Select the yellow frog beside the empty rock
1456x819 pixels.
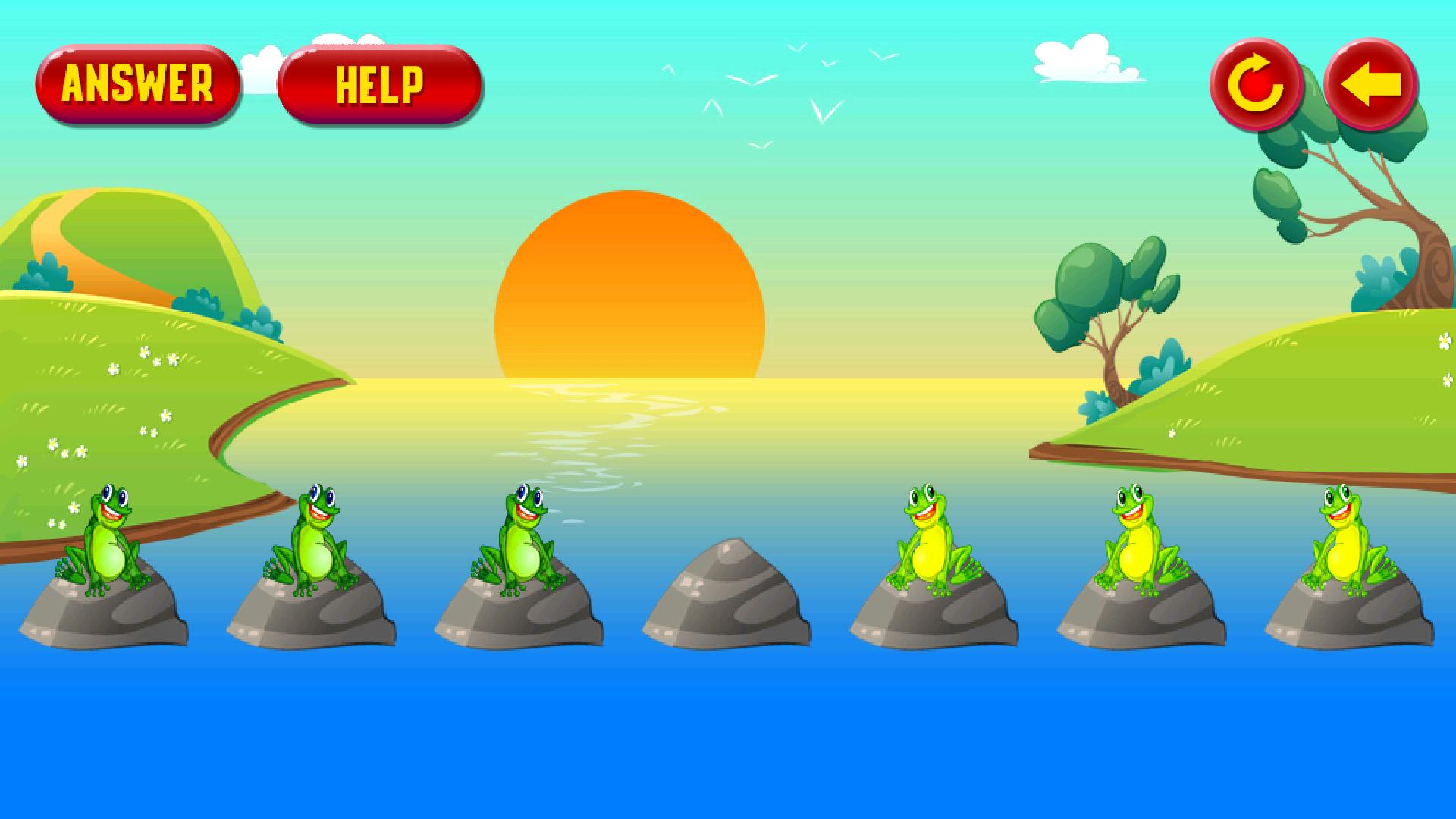(930, 538)
